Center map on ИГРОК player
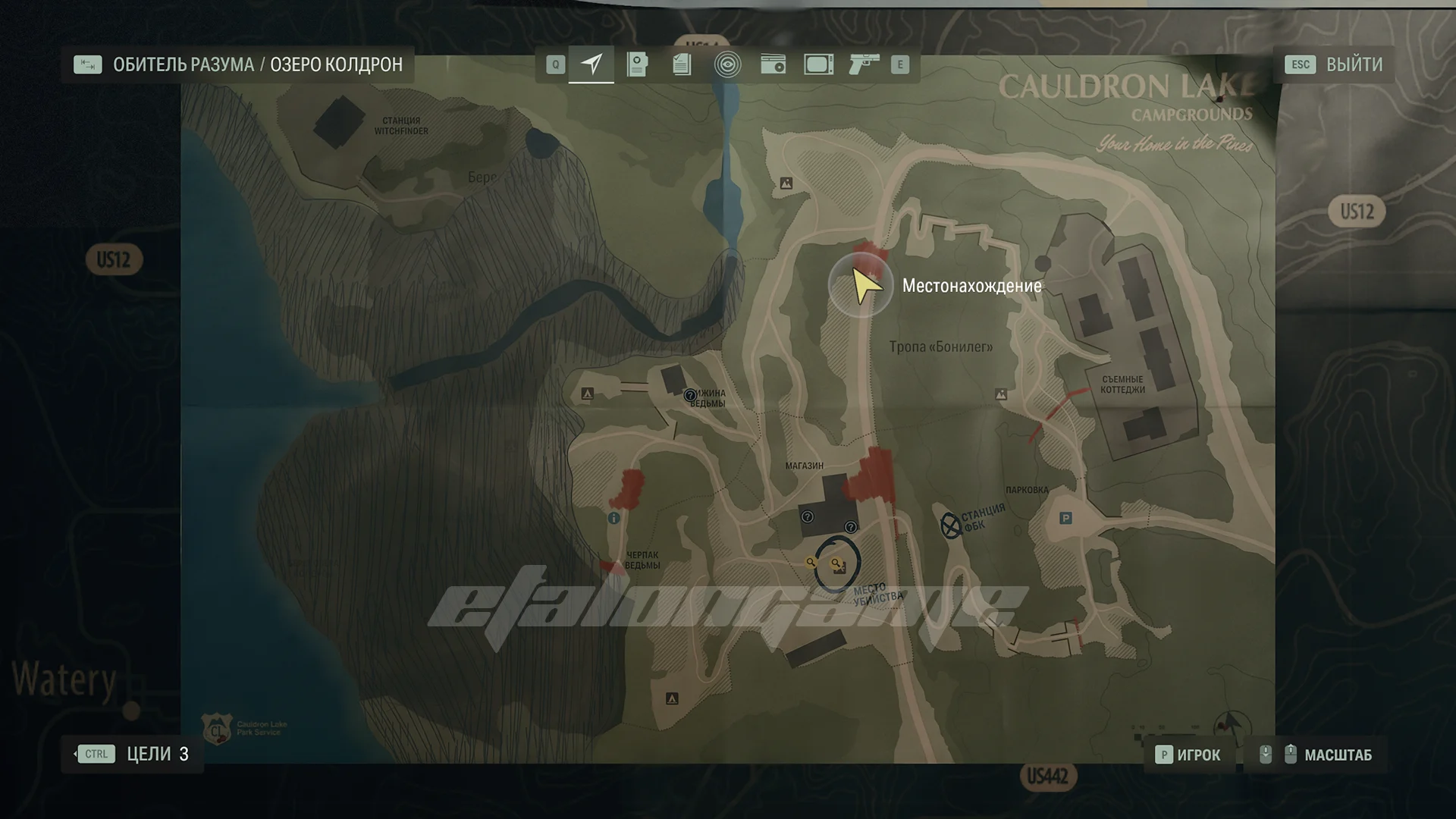The width and height of the screenshot is (1456, 819). (1188, 755)
